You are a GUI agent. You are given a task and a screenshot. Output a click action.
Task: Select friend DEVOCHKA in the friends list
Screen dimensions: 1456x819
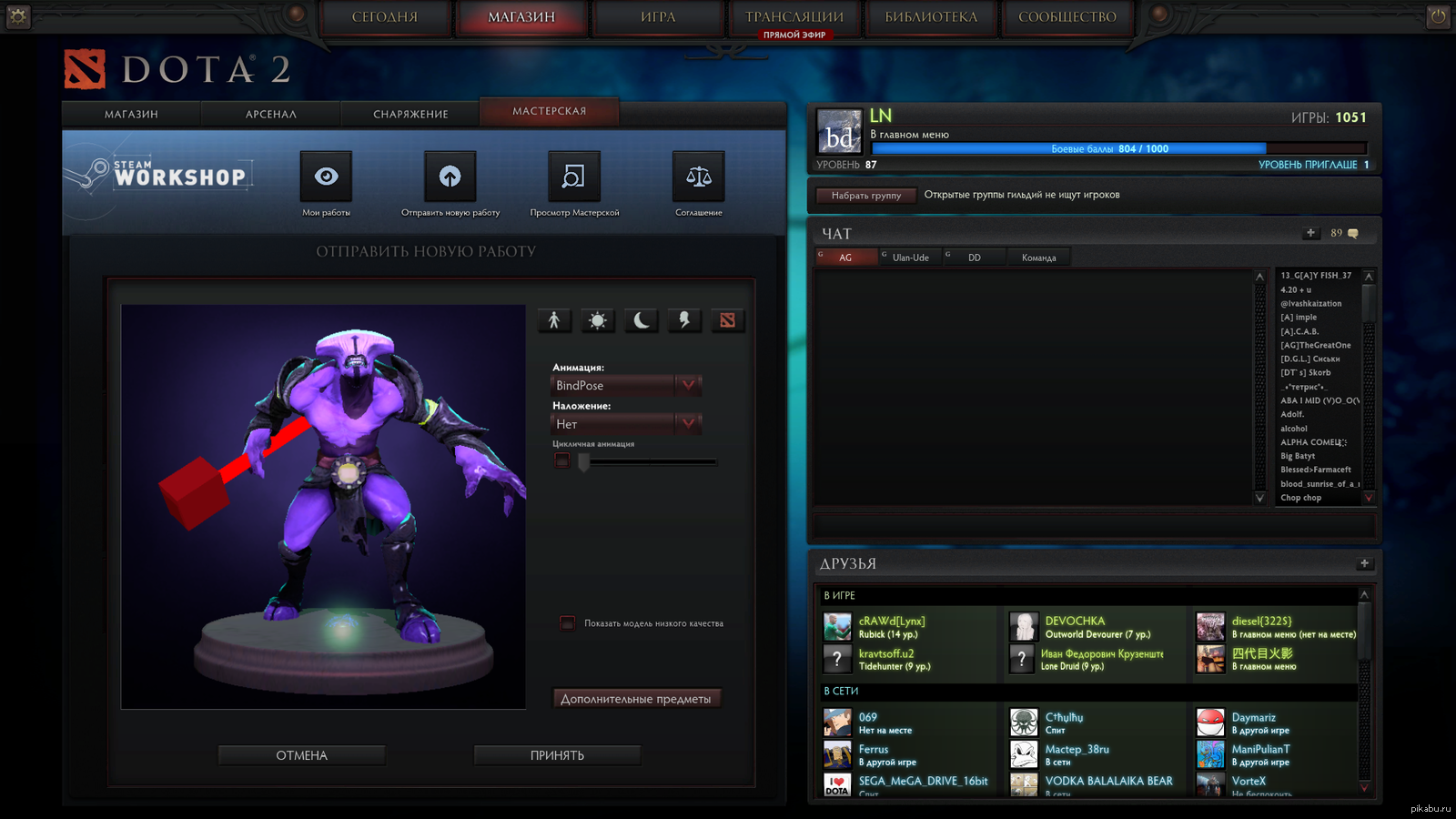click(x=1074, y=622)
